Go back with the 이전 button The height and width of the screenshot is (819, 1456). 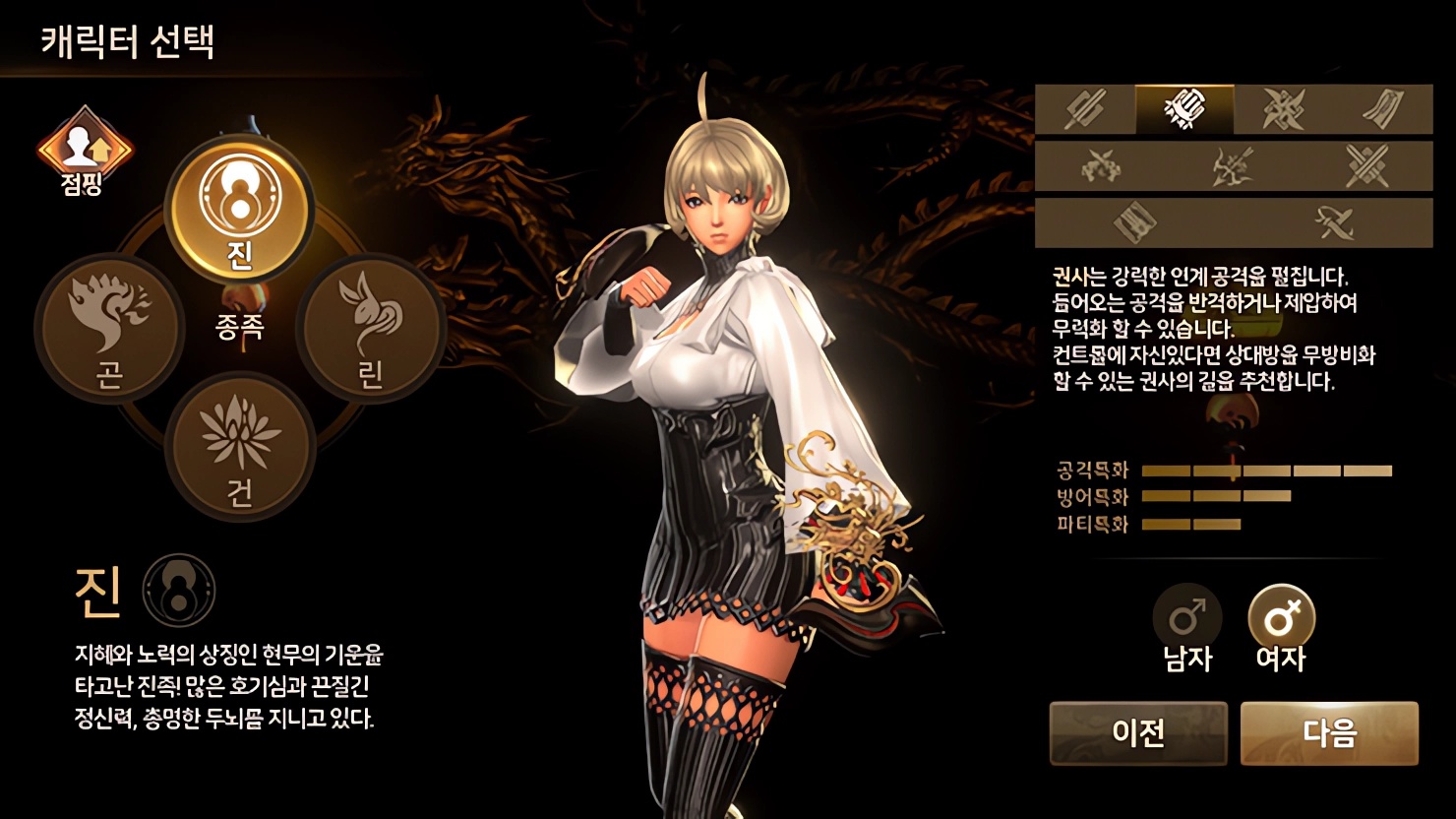[x=1138, y=733]
